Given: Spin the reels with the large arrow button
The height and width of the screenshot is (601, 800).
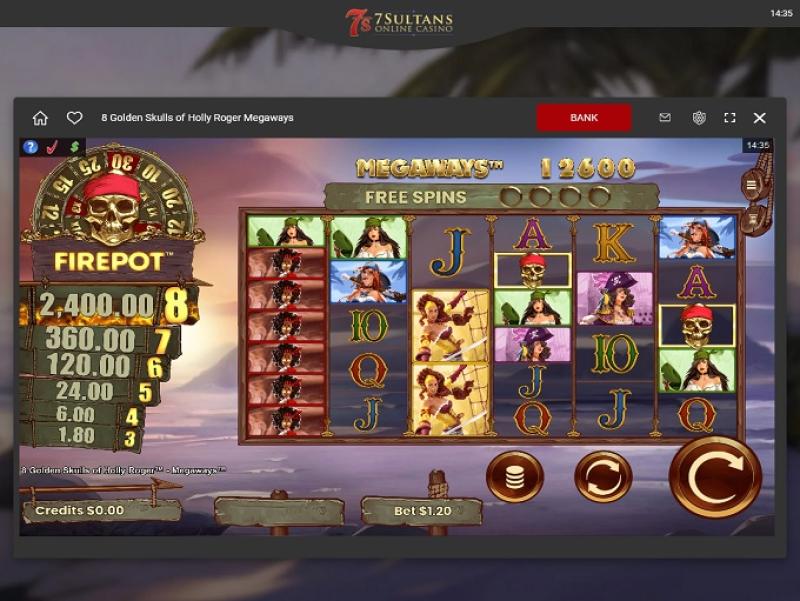Looking at the screenshot, I should (x=715, y=477).
